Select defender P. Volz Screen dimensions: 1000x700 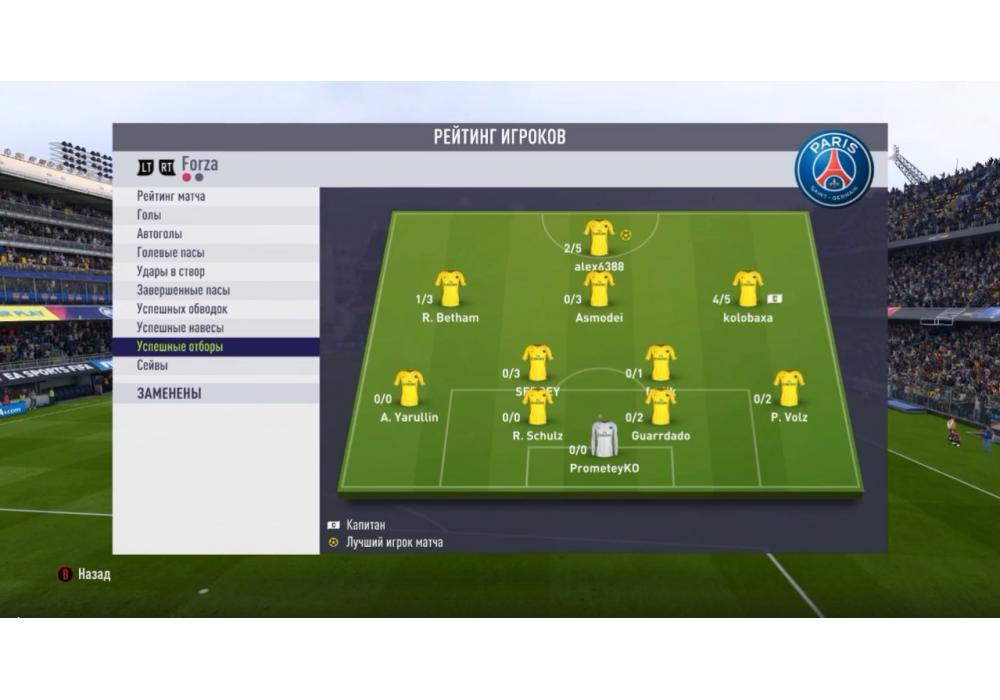789,388
